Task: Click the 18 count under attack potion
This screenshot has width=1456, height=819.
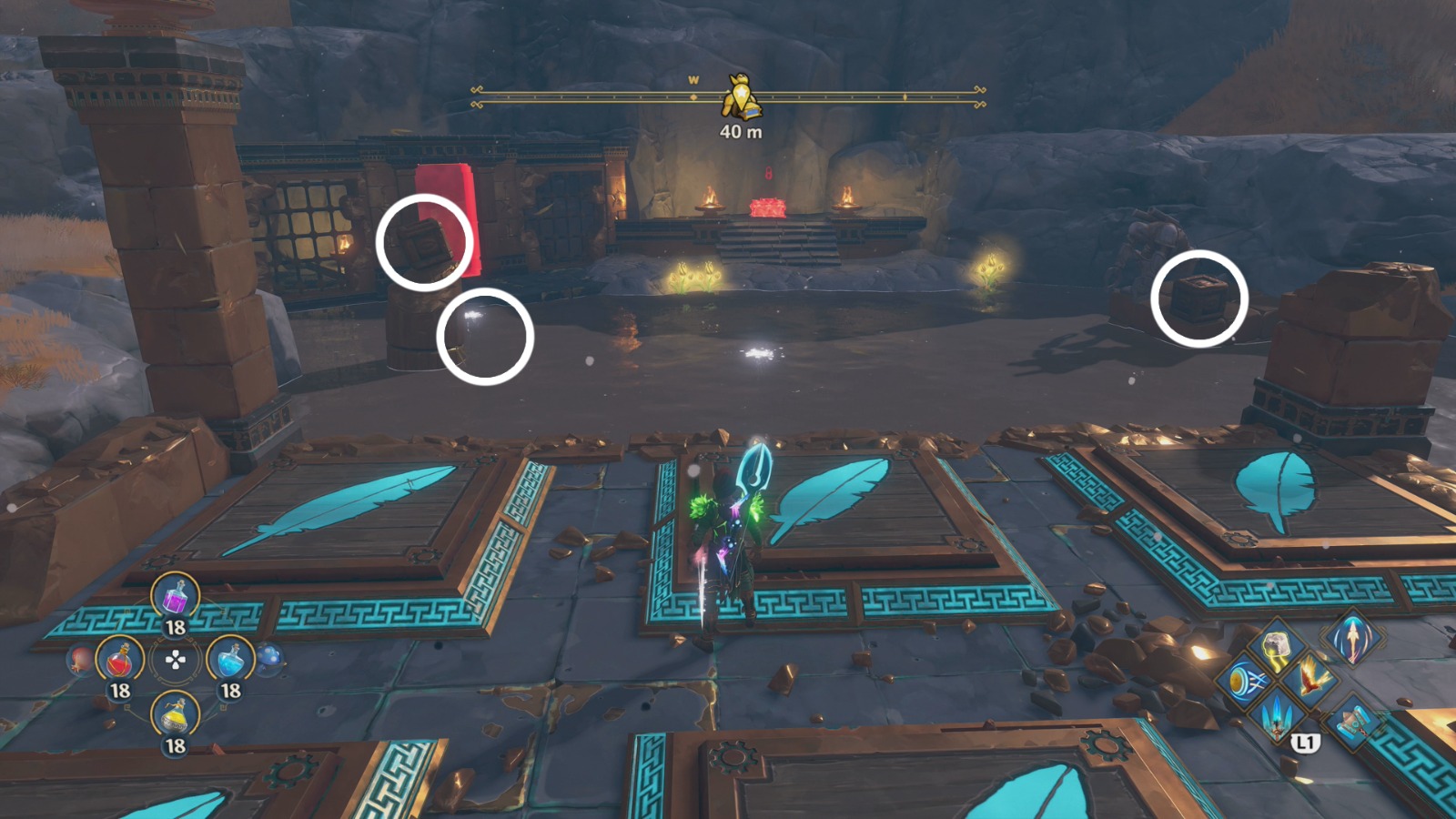Action: 175,626
